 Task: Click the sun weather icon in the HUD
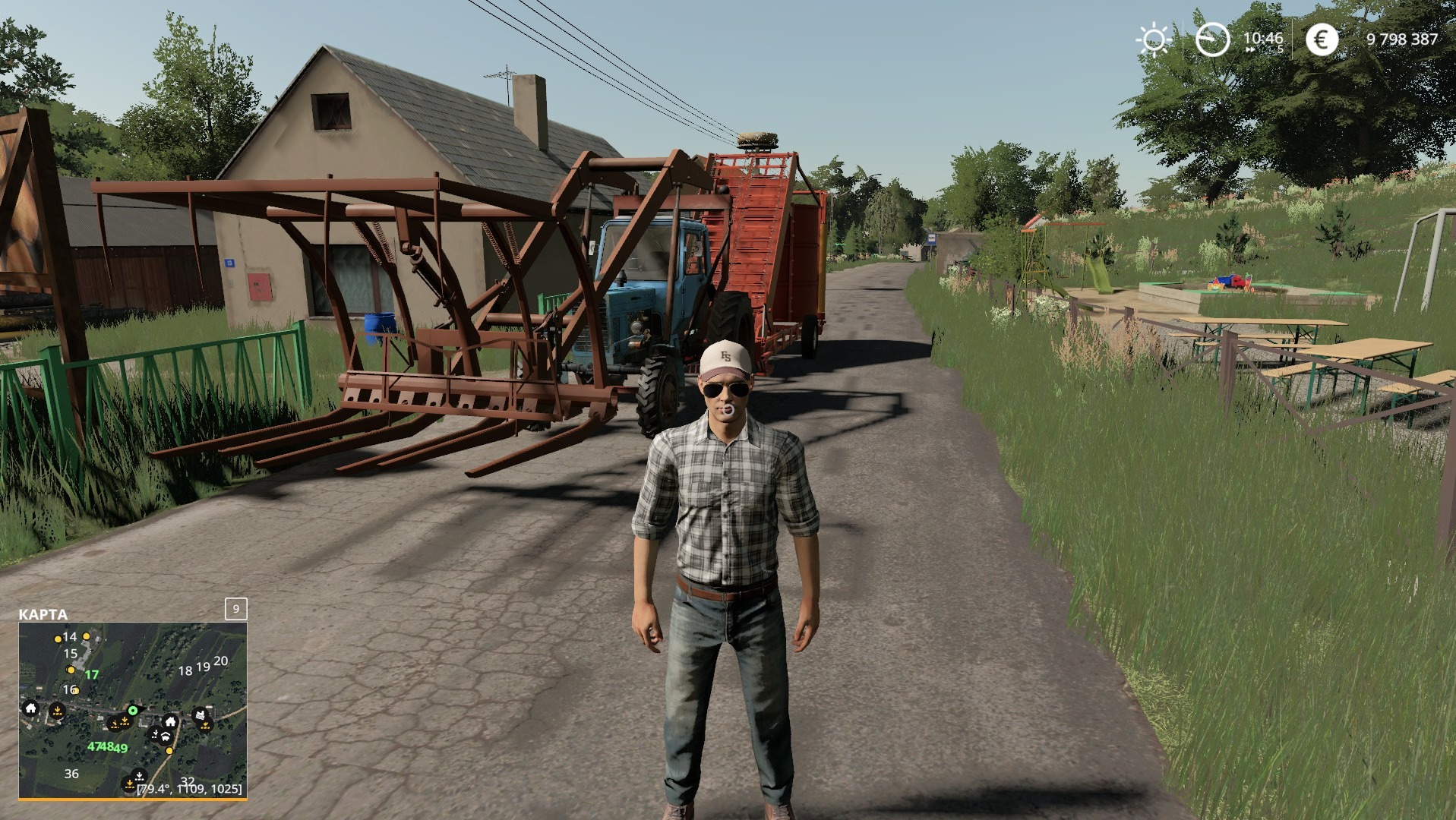point(1154,39)
